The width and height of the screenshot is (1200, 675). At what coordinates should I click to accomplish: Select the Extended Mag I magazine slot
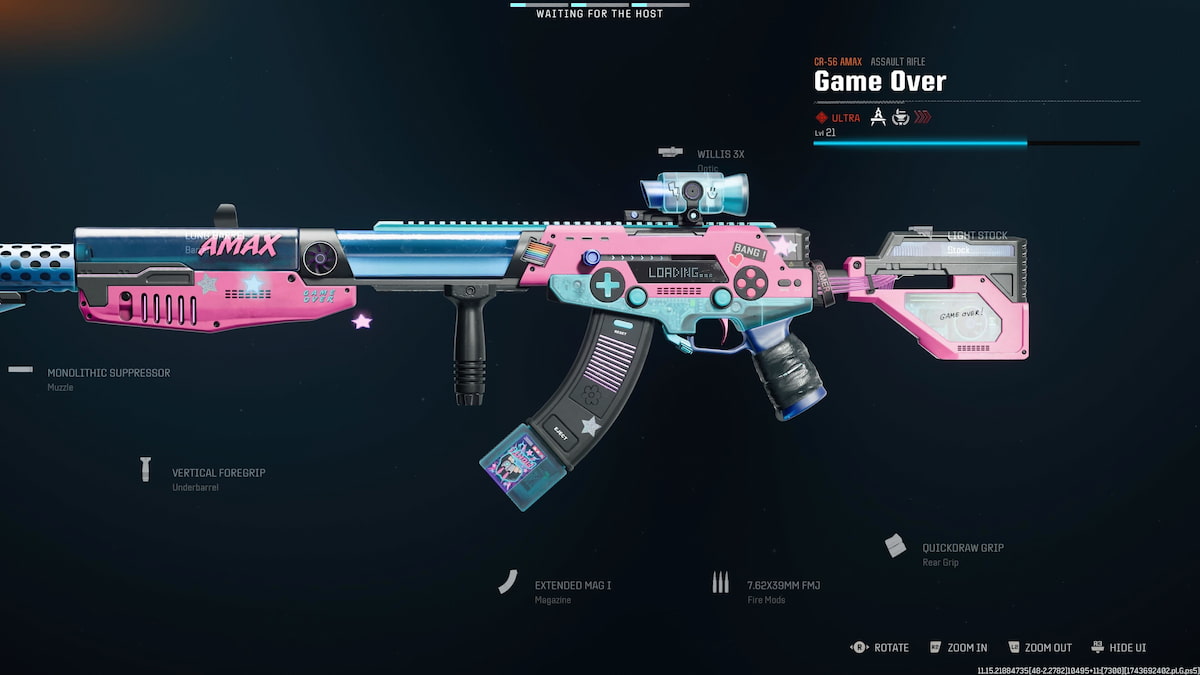pyautogui.click(x=570, y=586)
